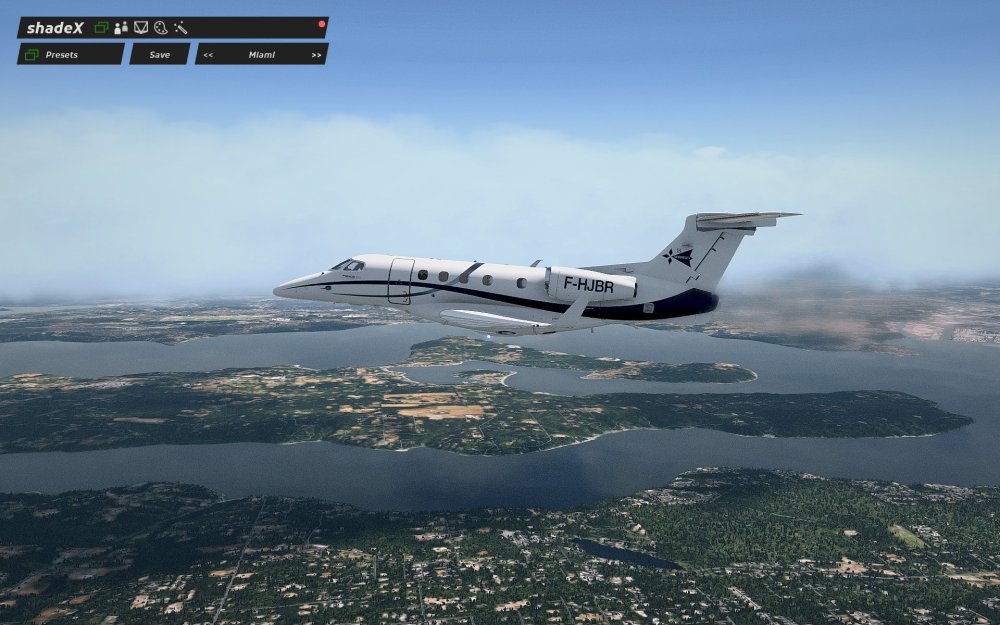The height and width of the screenshot is (625, 1000).
Task: Open the envelope-shaped shadeX icon
Action: point(141,28)
